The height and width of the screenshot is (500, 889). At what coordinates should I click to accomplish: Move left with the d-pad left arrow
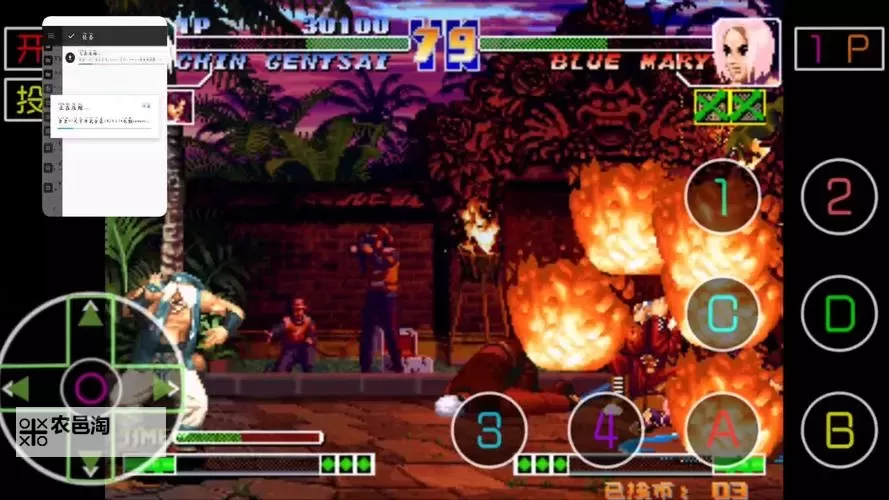[16, 388]
